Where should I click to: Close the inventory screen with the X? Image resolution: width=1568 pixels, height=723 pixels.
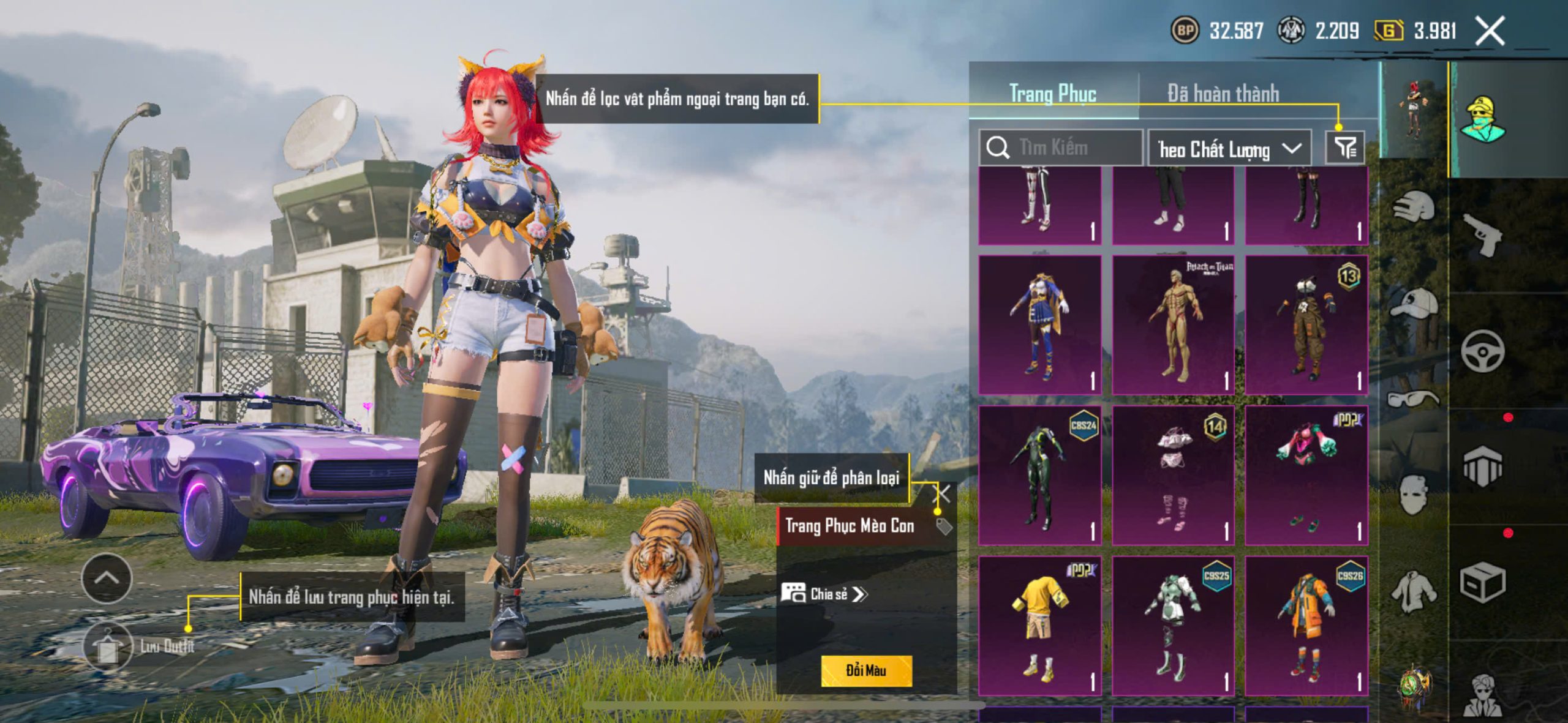point(1490,31)
